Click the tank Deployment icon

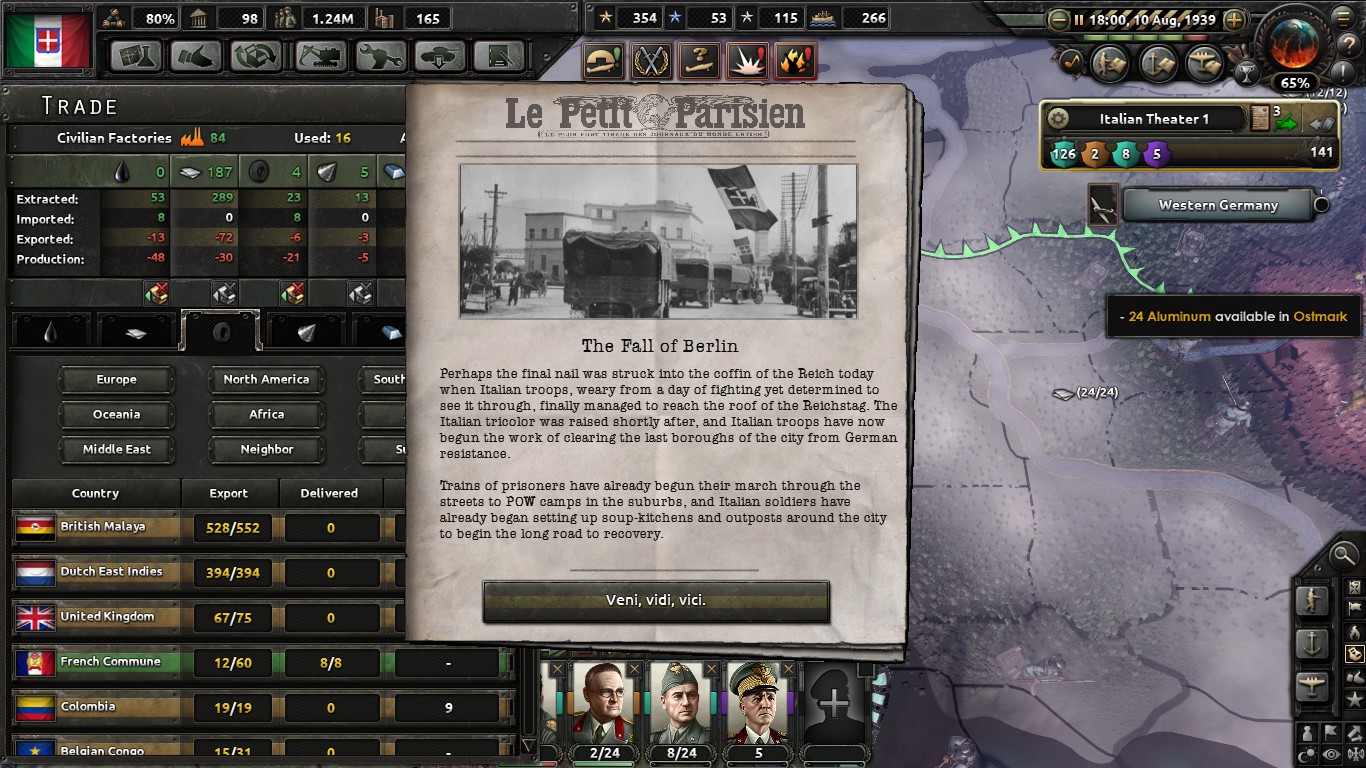(x=439, y=57)
